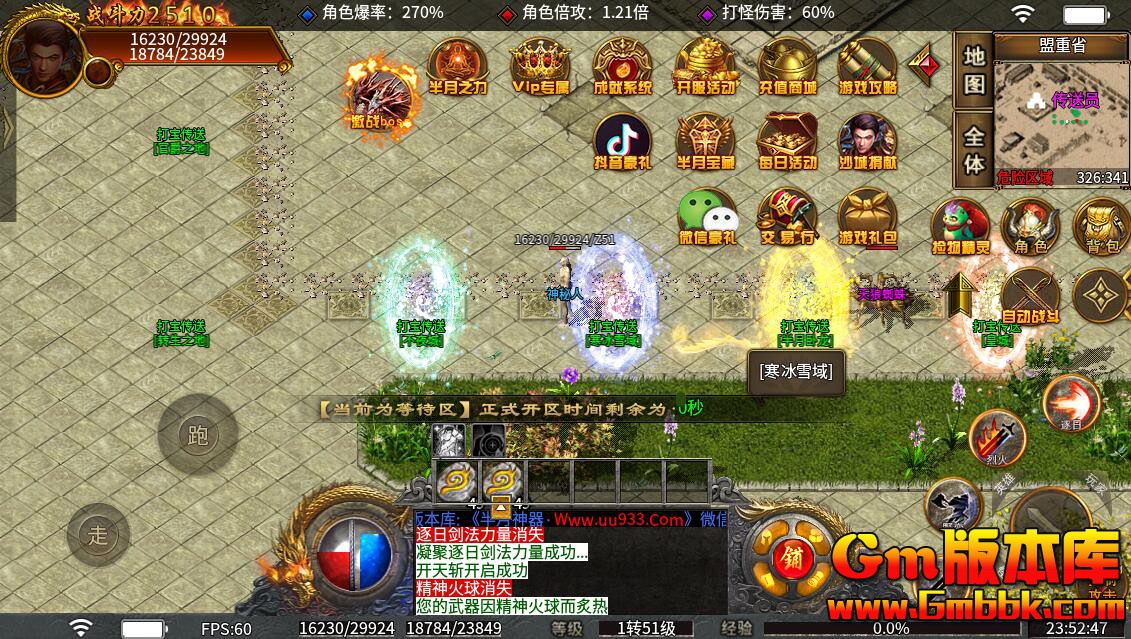Toggle 自动战斗 auto battle
Image resolution: width=1131 pixels, height=639 pixels.
click(x=1030, y=296)
